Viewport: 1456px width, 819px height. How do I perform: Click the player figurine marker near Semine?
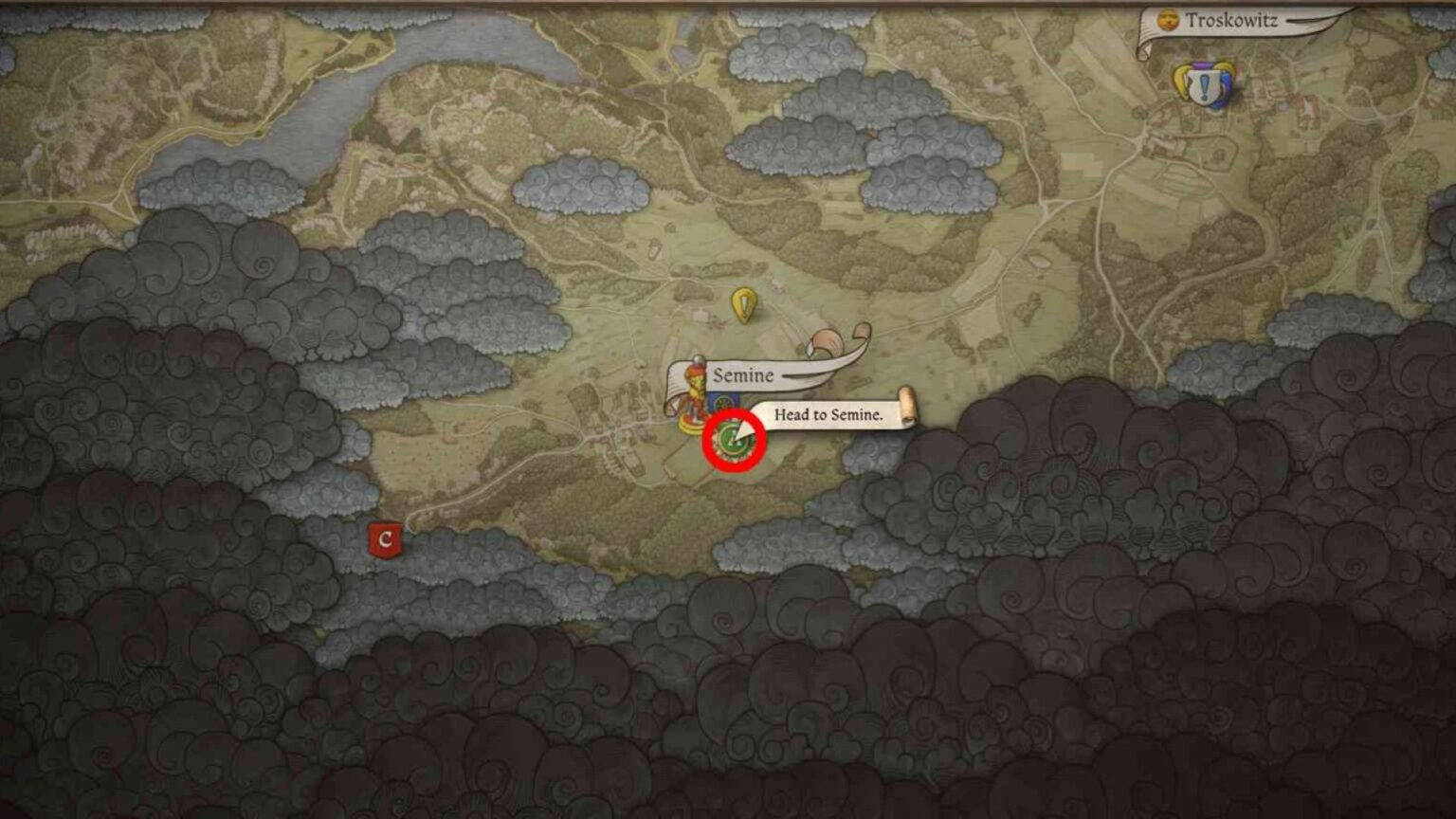(692, 398)
